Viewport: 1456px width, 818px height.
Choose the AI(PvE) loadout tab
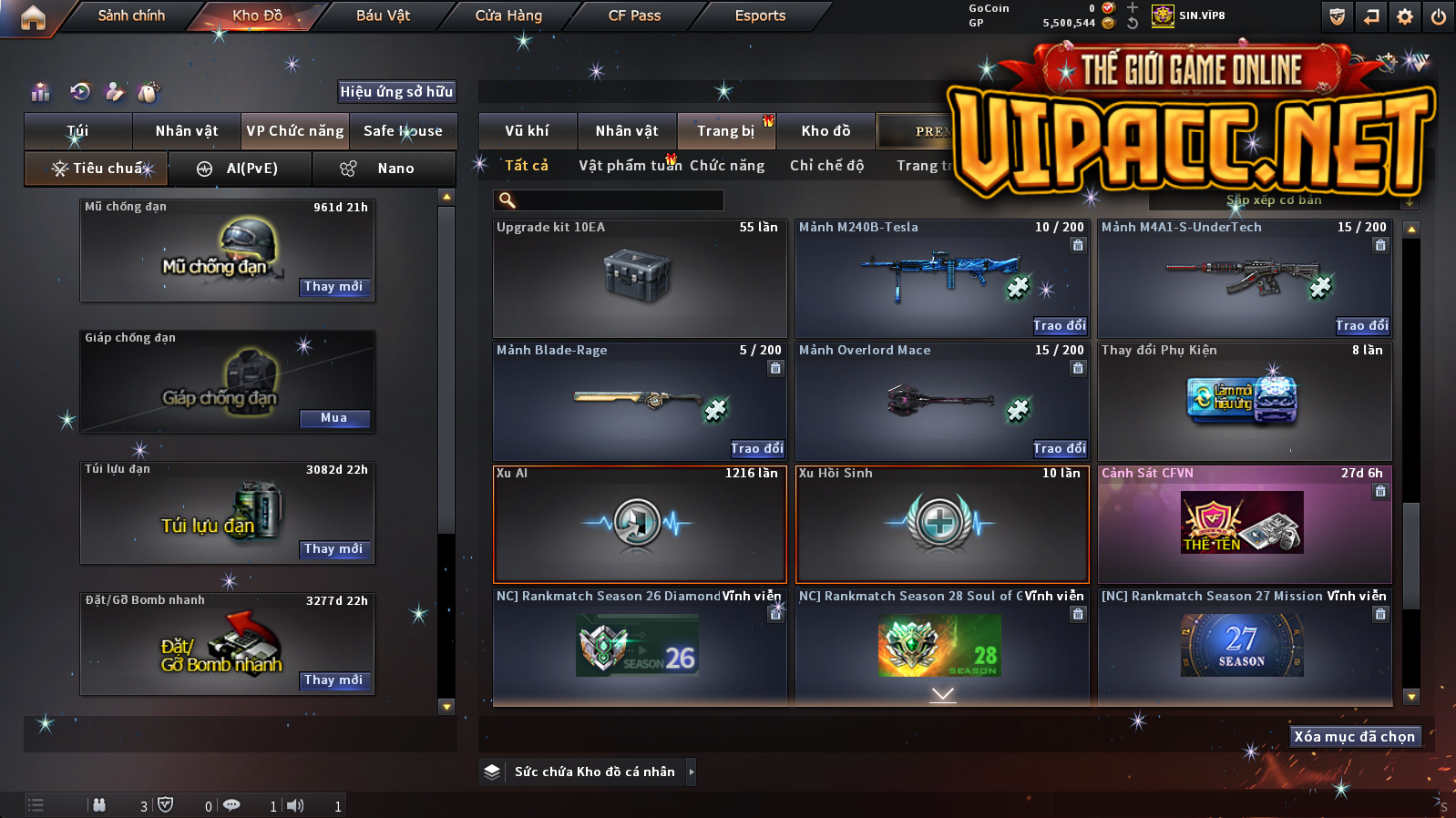point(241,169)
